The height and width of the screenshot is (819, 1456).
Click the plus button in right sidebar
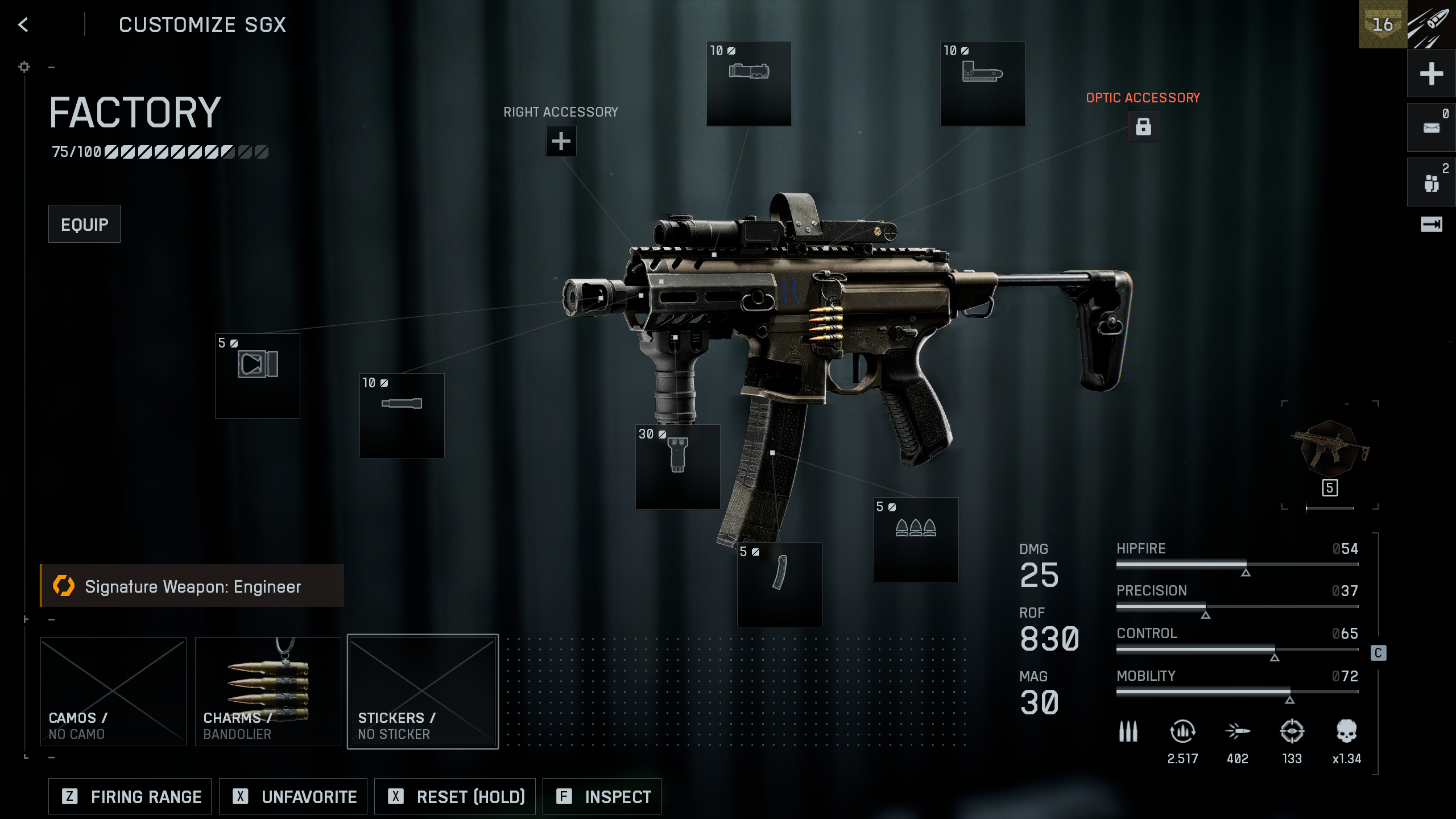tap(1431, 74)
